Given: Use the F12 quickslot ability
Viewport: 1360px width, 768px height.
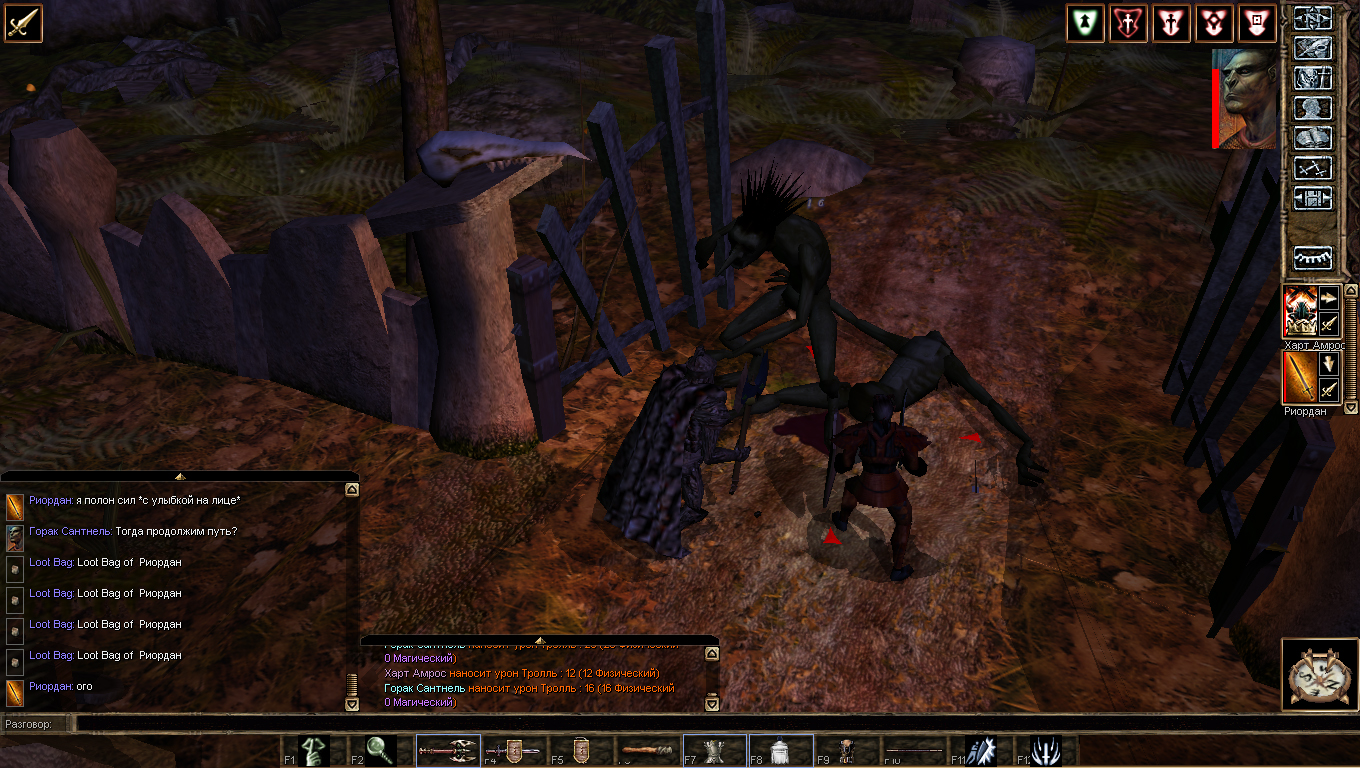Looking at the screenshot, I should tap(1046, 750).
